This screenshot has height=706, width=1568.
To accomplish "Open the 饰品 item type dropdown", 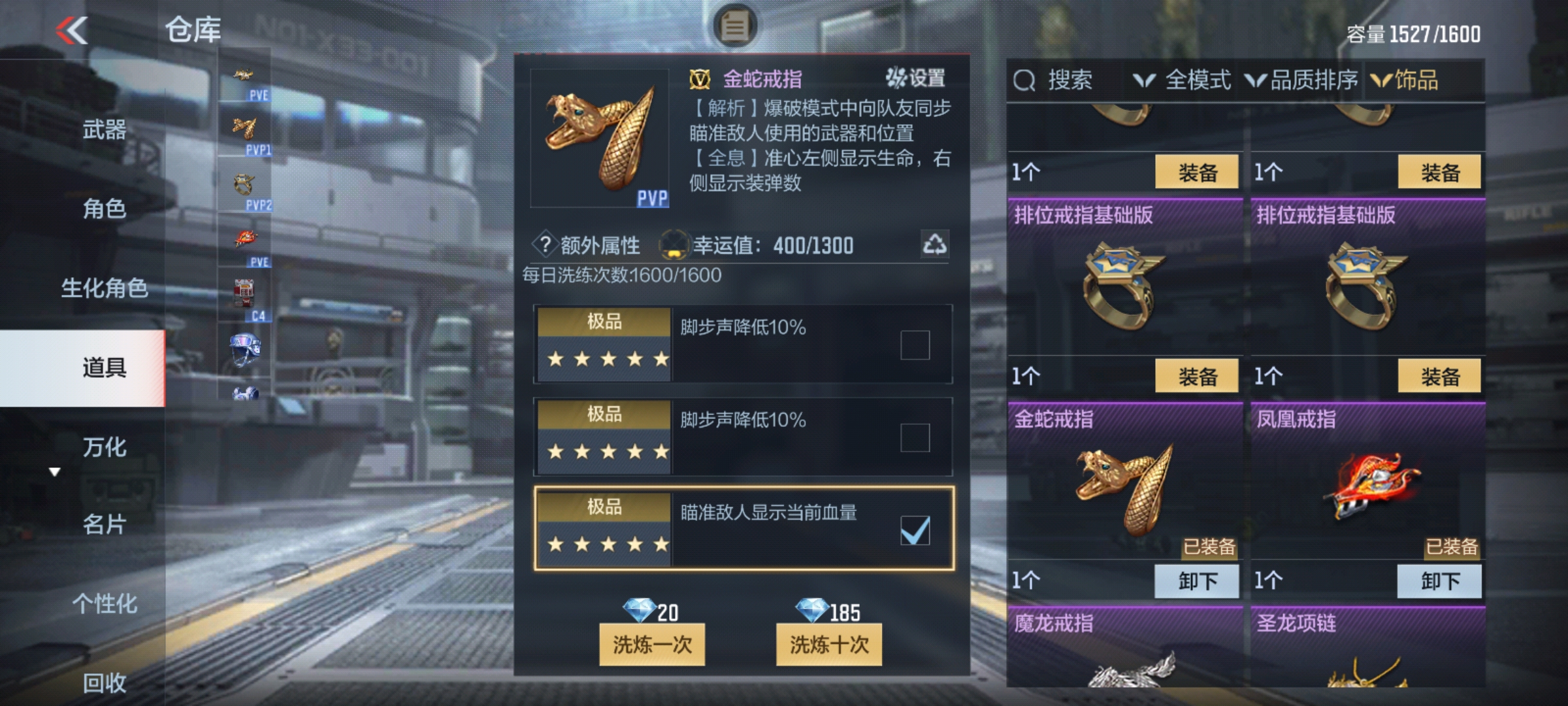I will click(x=1405, y=80).
